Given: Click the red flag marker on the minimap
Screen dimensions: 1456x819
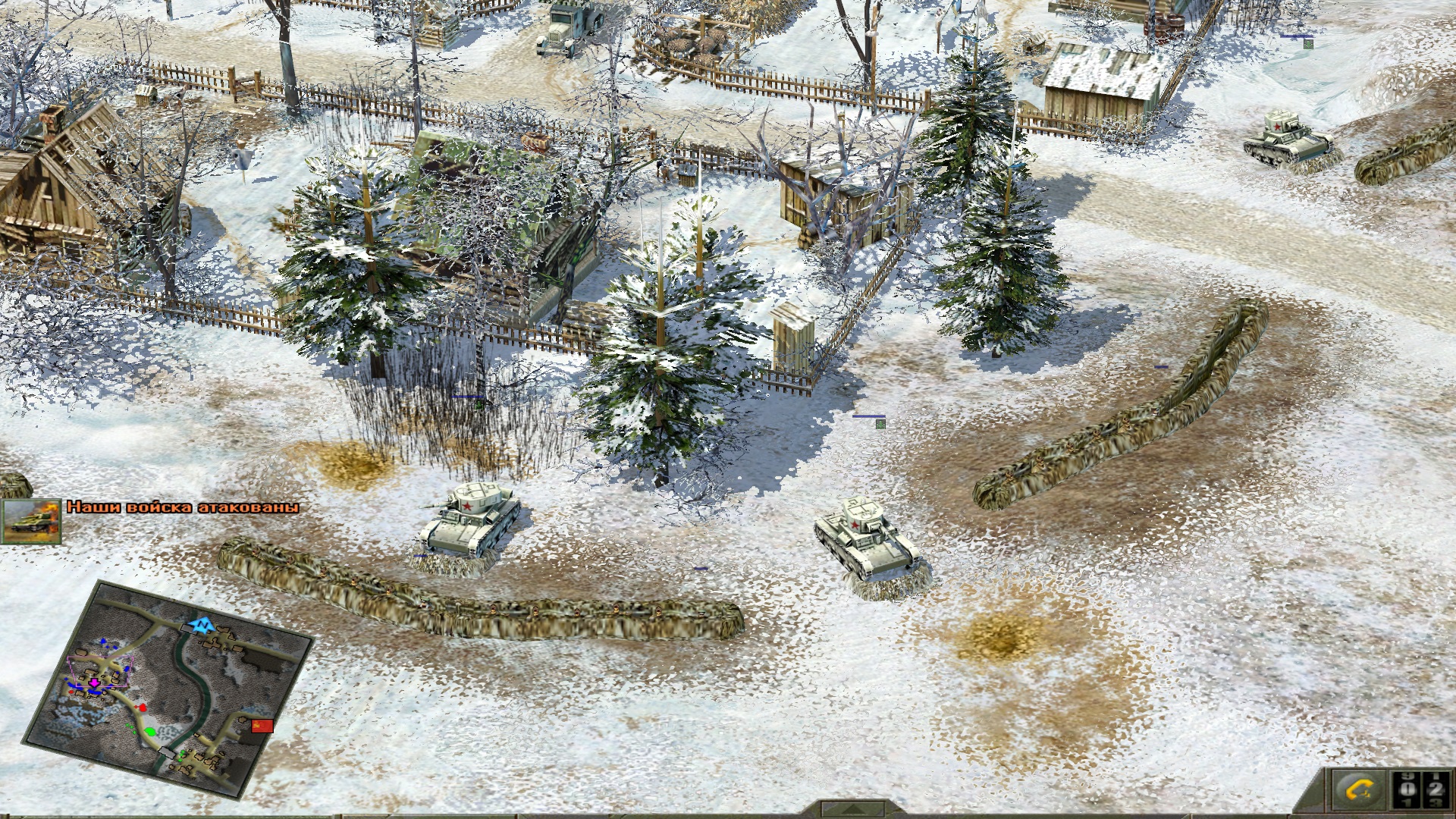Looking at the screenshot, I should tap(262, 726).
